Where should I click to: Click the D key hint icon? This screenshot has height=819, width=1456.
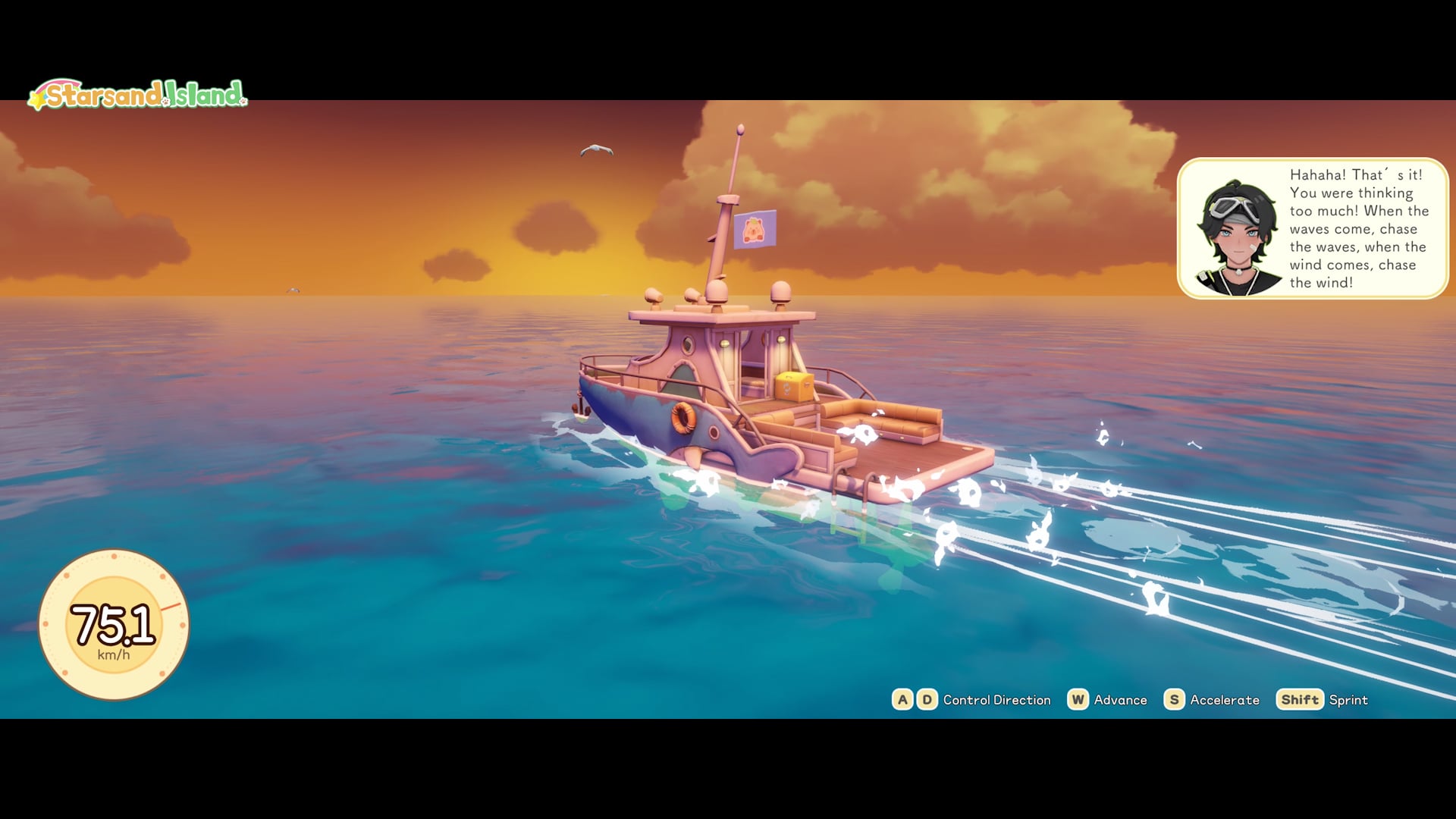tap(925, 700)
